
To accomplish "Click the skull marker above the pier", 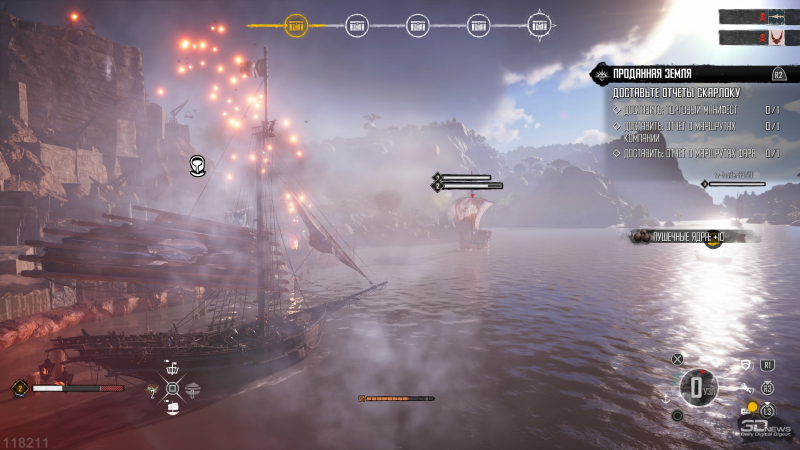I will 197,166.
